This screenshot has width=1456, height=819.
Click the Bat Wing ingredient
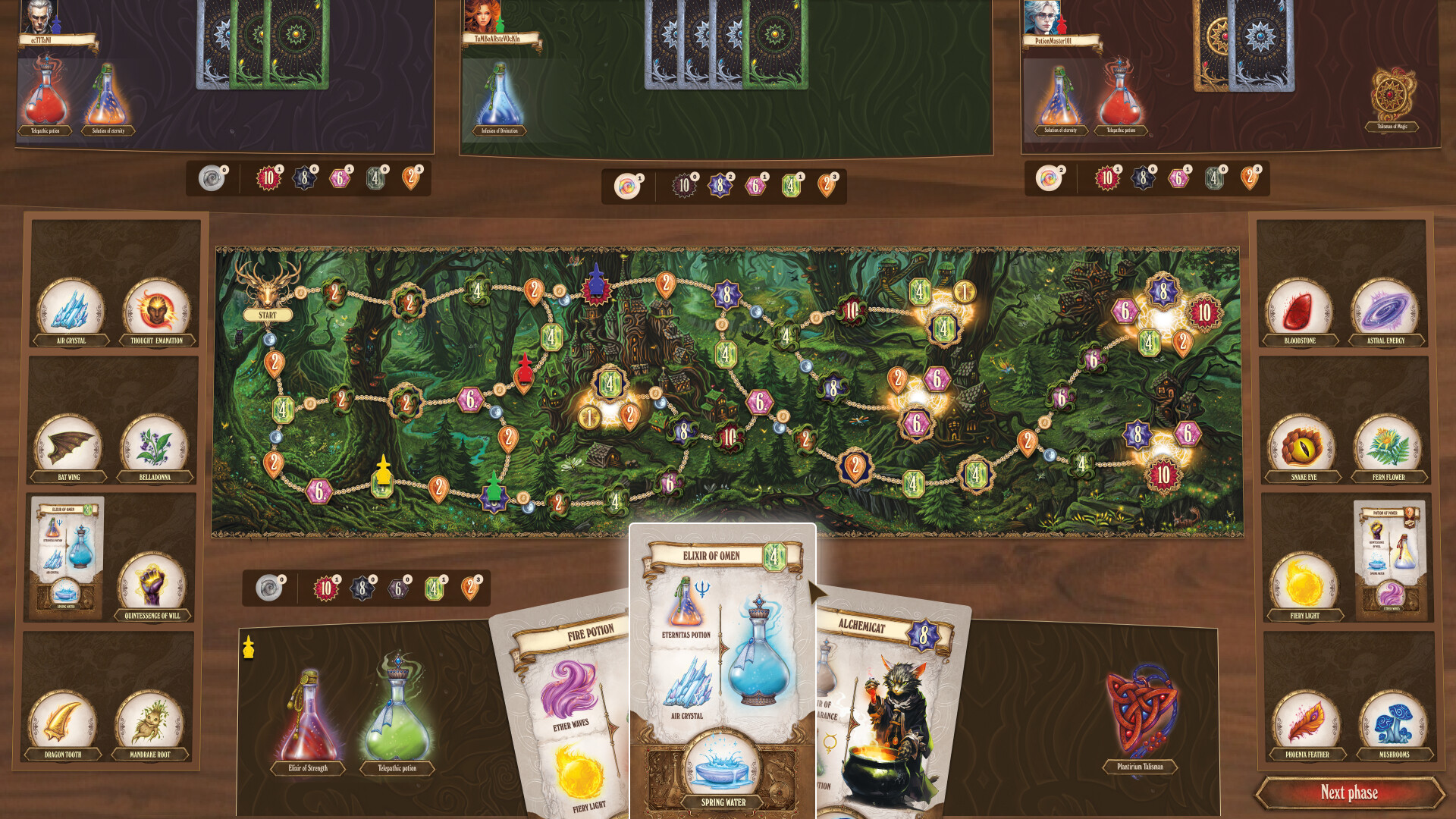[x=69, y=447]
